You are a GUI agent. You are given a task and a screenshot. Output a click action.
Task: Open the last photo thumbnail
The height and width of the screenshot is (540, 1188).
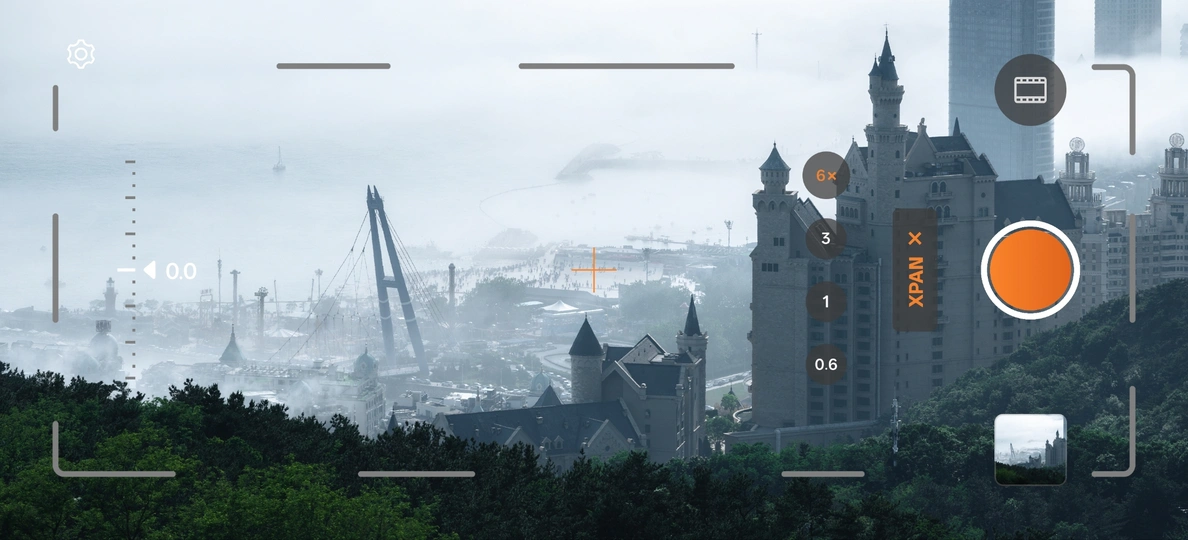point(1030,449)
